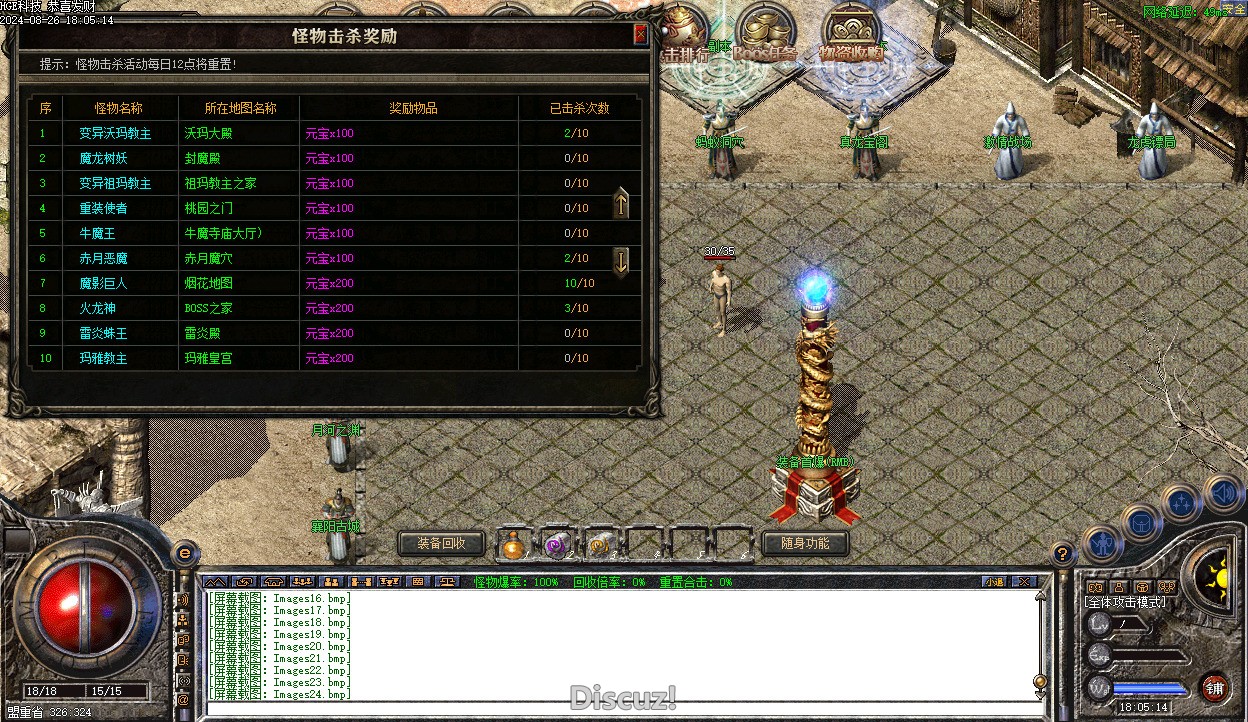The image size is (1248, 722).
Task: Select the 火龙神 row in the list
Action: click(330, 308)
